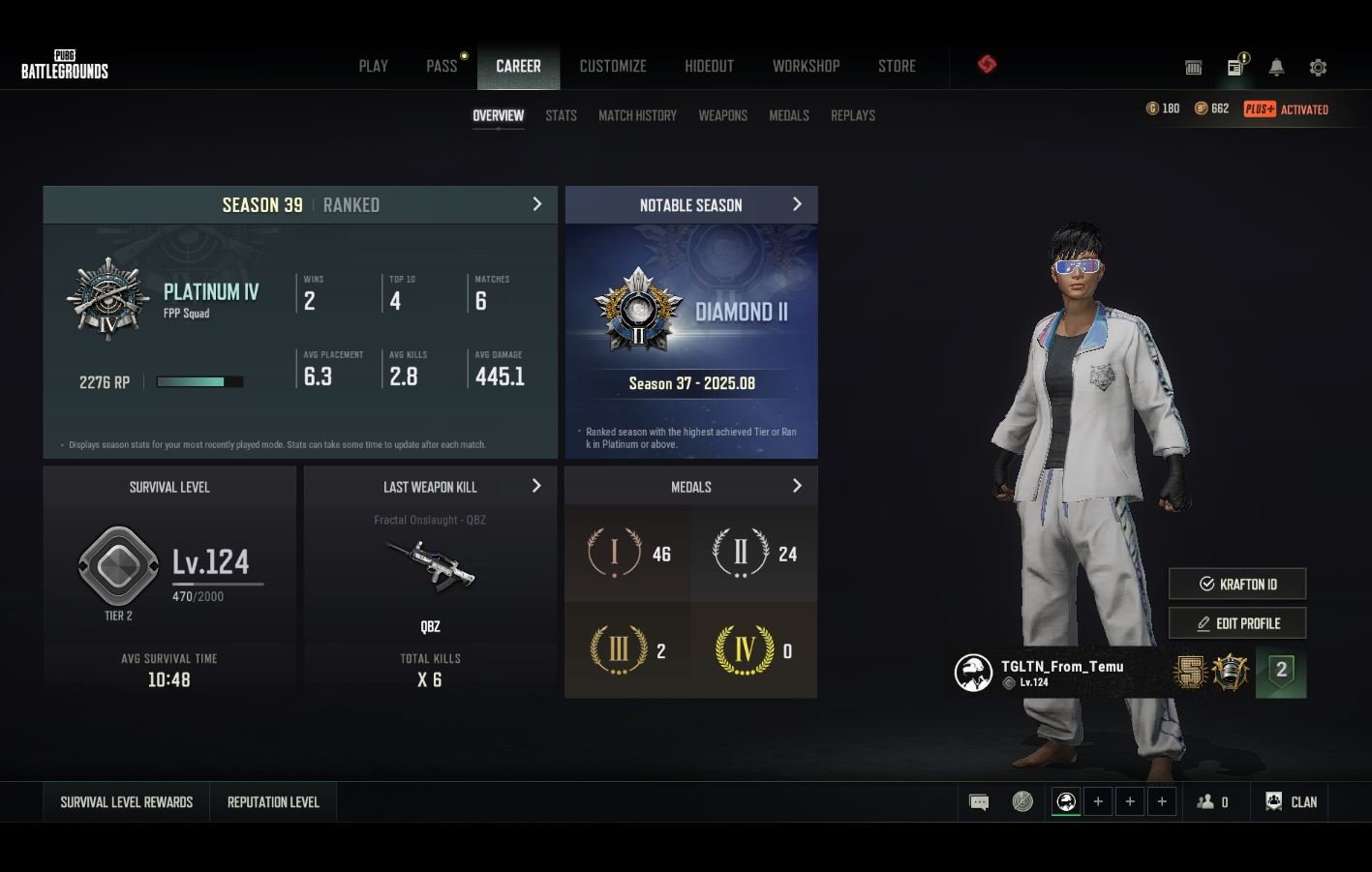Open the Notable Season details
1372x872 pixels.
797,204
